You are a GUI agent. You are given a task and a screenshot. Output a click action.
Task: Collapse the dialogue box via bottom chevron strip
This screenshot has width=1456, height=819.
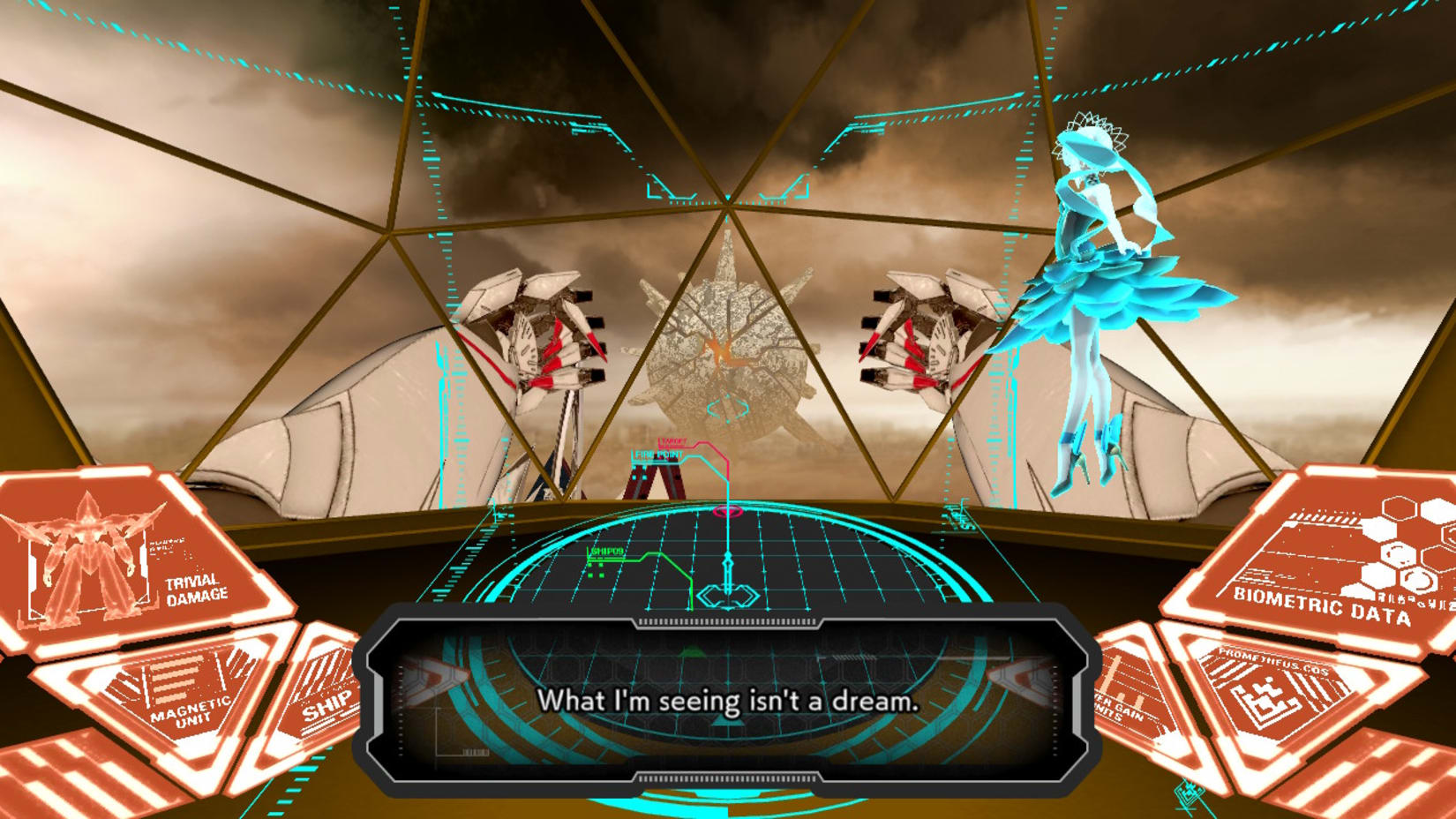(725, 777)
